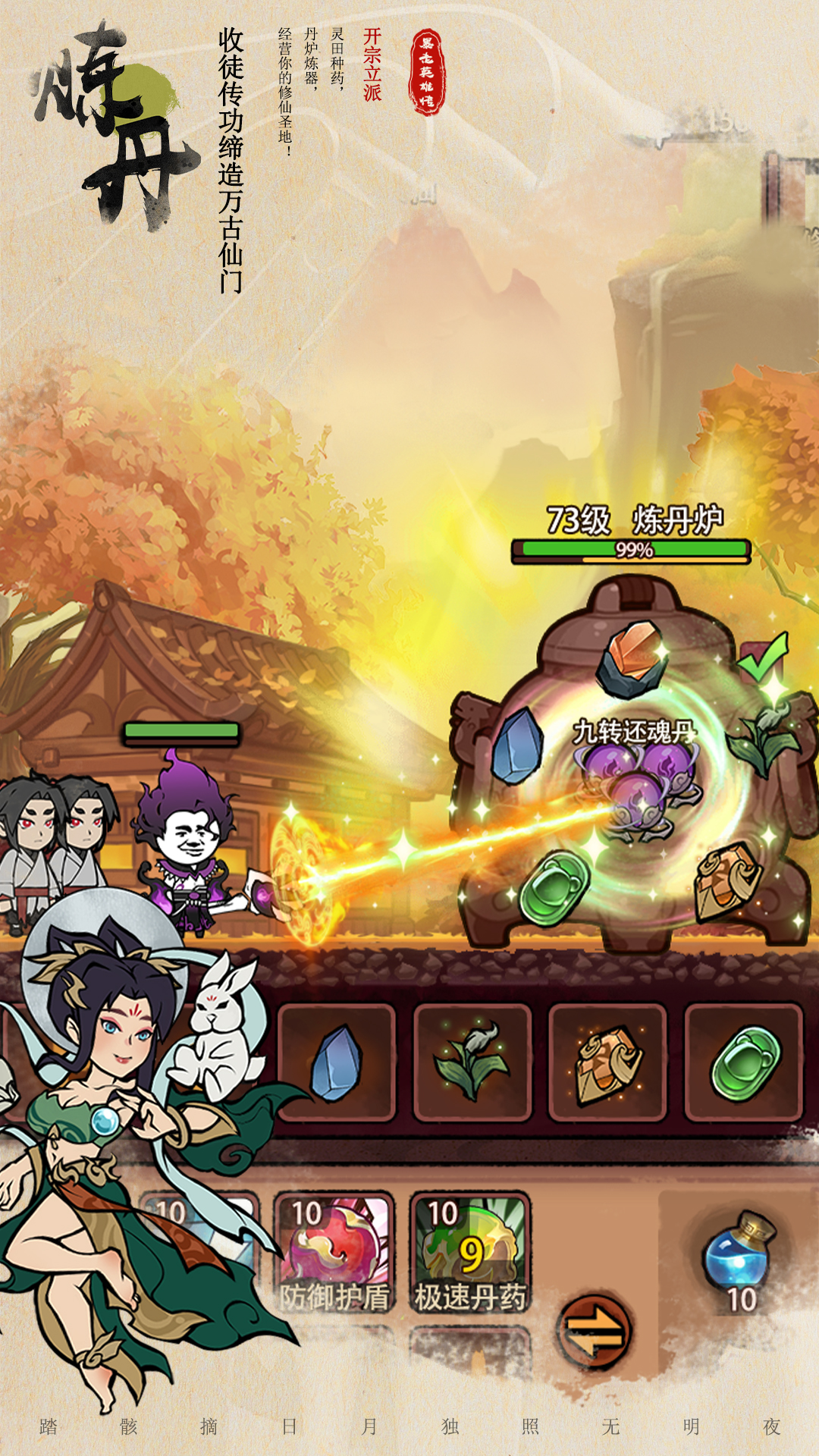Viewport: 819px width, 1456px height.
Task: Tap the orange swap arrows button
Action: point(595,1331)
